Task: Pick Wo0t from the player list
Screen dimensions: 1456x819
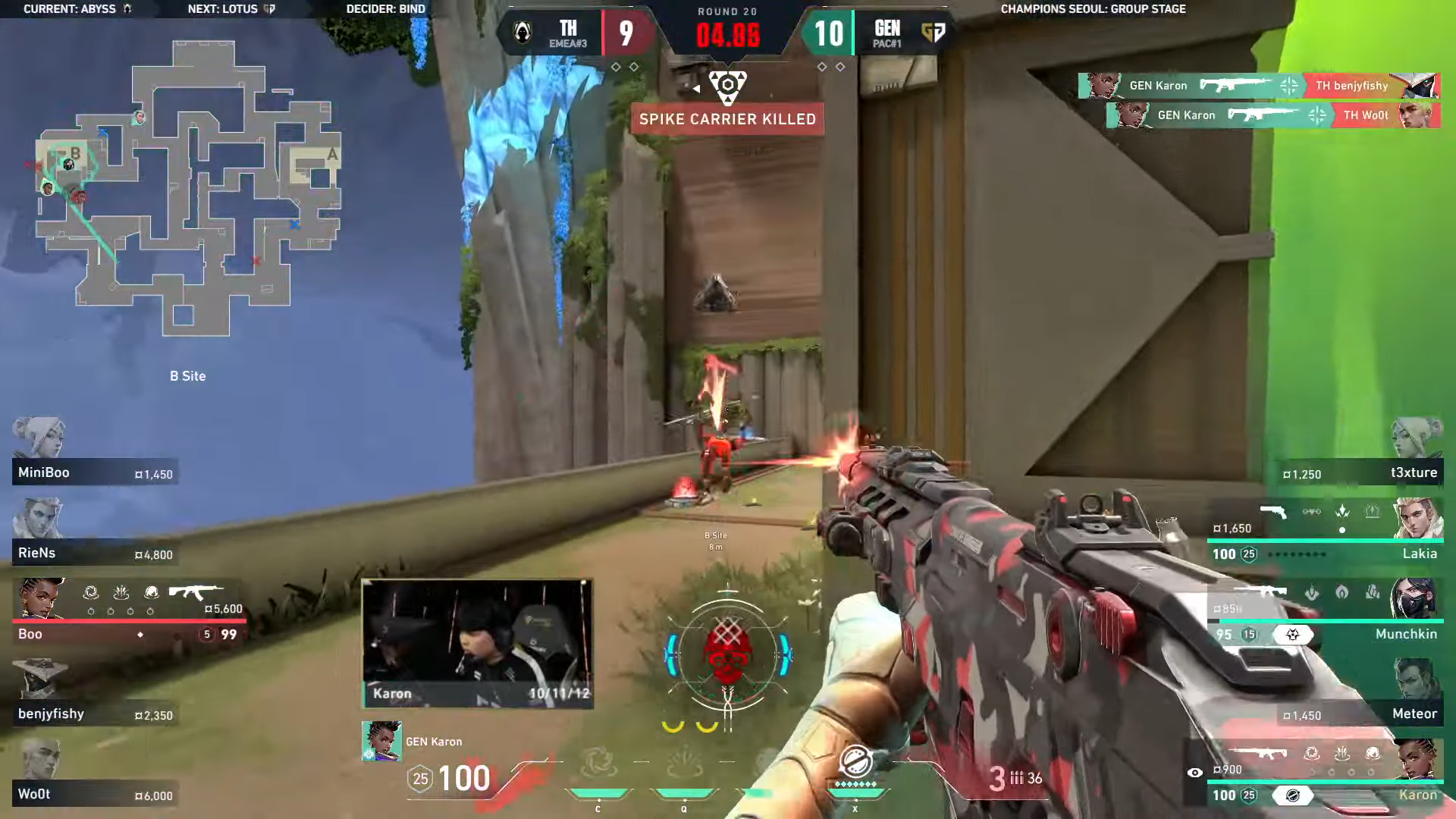Action: click(x=95, y=793)
